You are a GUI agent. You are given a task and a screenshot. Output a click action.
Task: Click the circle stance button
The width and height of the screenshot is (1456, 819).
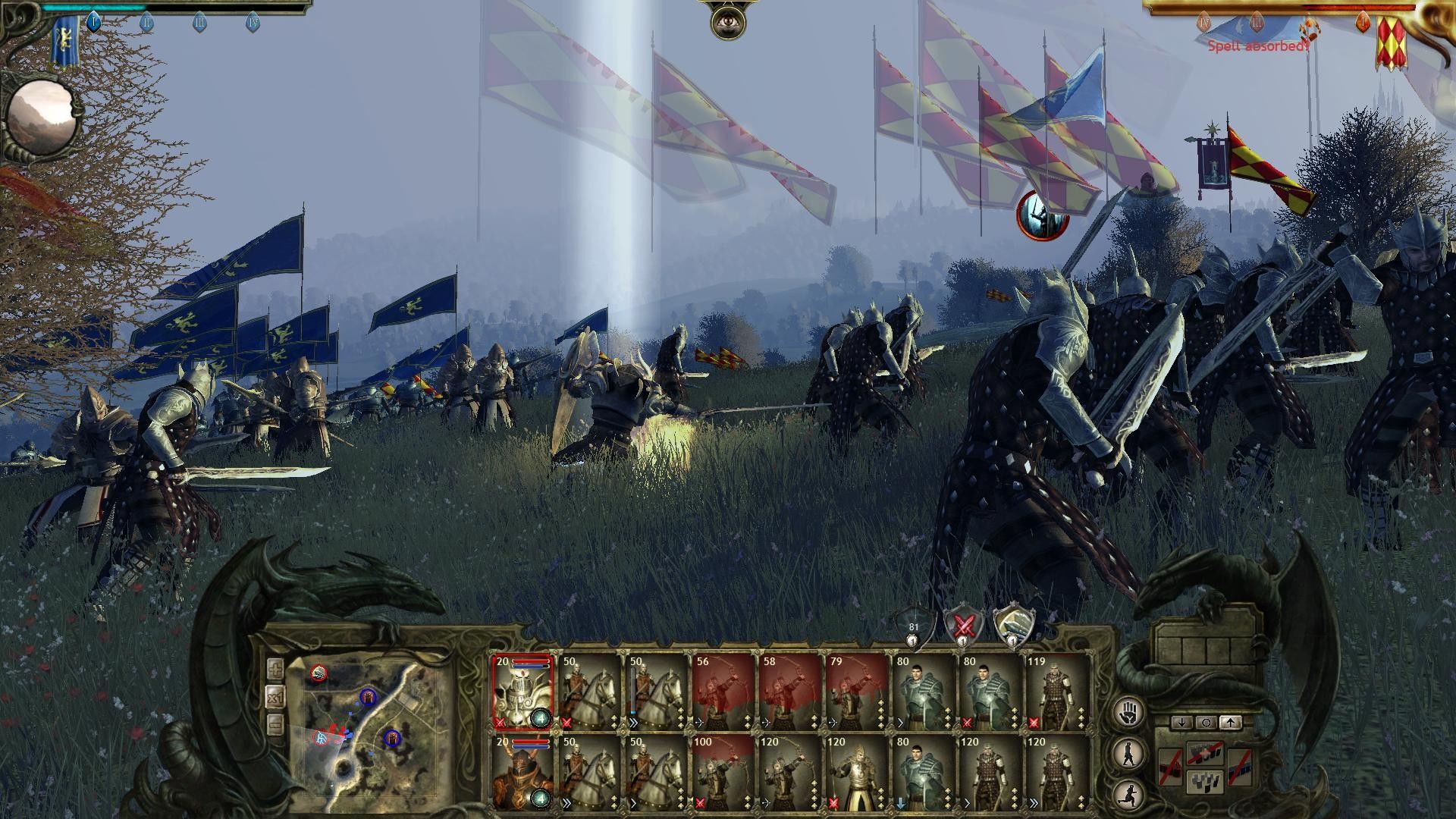(x=1206, y=723)
